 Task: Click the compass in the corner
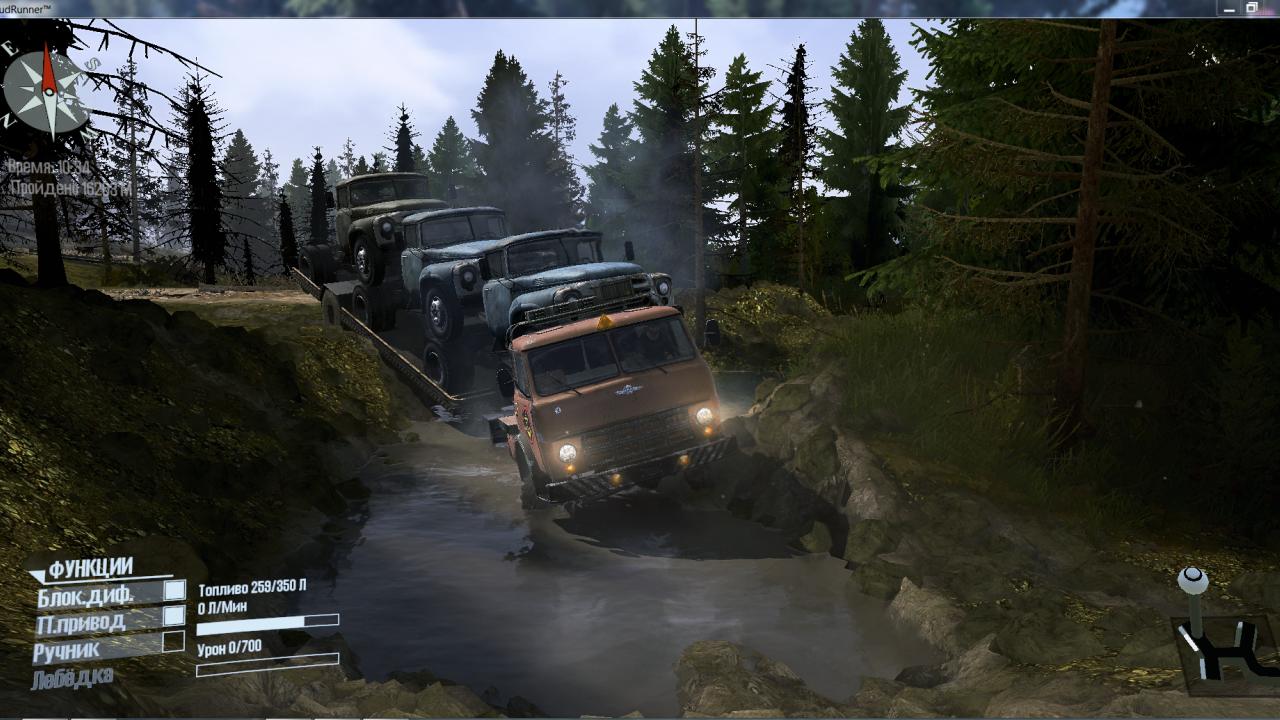click(47, 92)
